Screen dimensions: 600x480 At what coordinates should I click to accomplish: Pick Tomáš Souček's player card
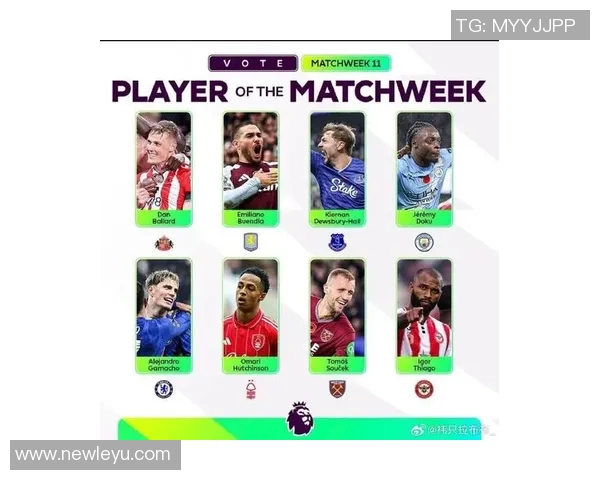click(337, 315)
